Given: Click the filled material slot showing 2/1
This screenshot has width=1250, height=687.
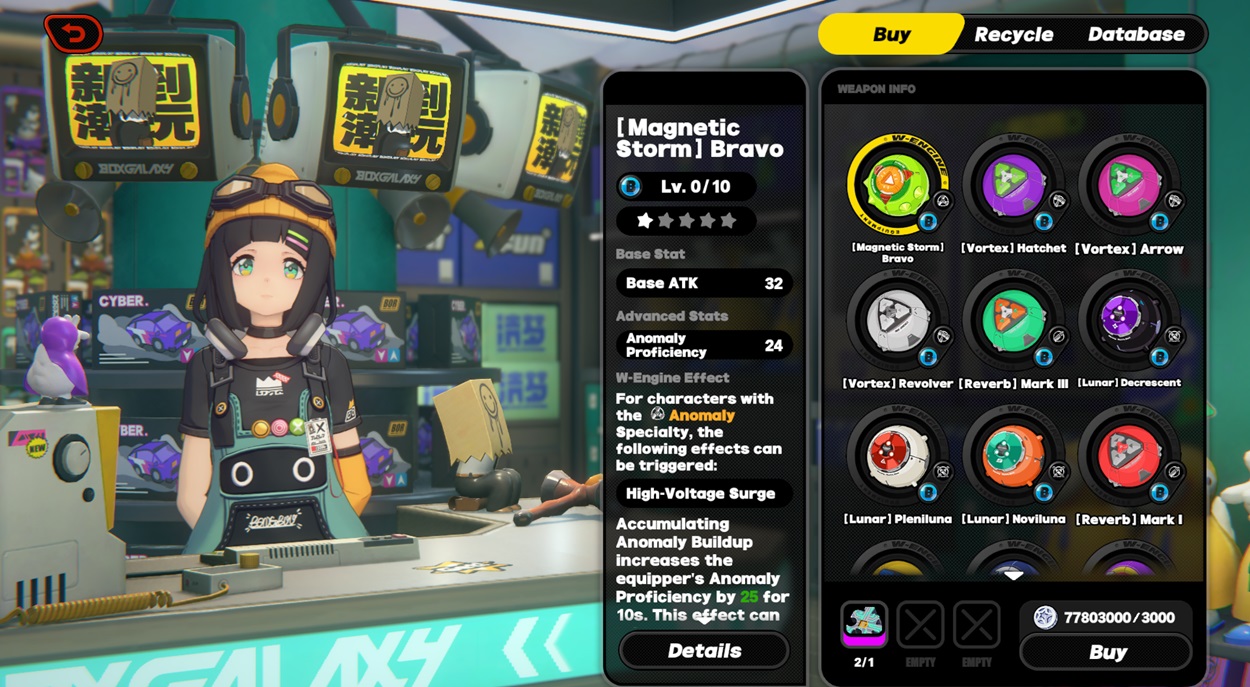Looking at the screenshot, I should [x=864, y=627].
